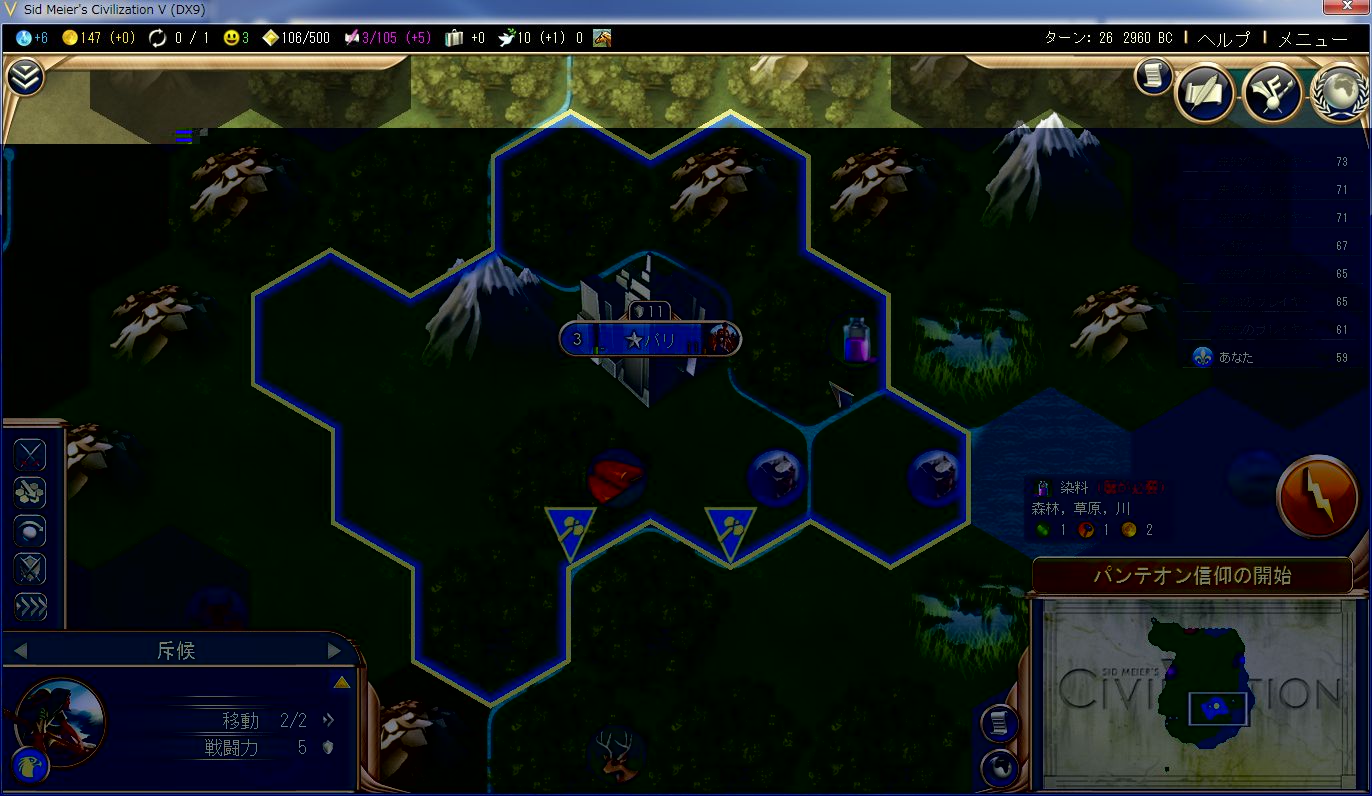Open the パリ city banner
1372x796 pixels.
point(650,339)
